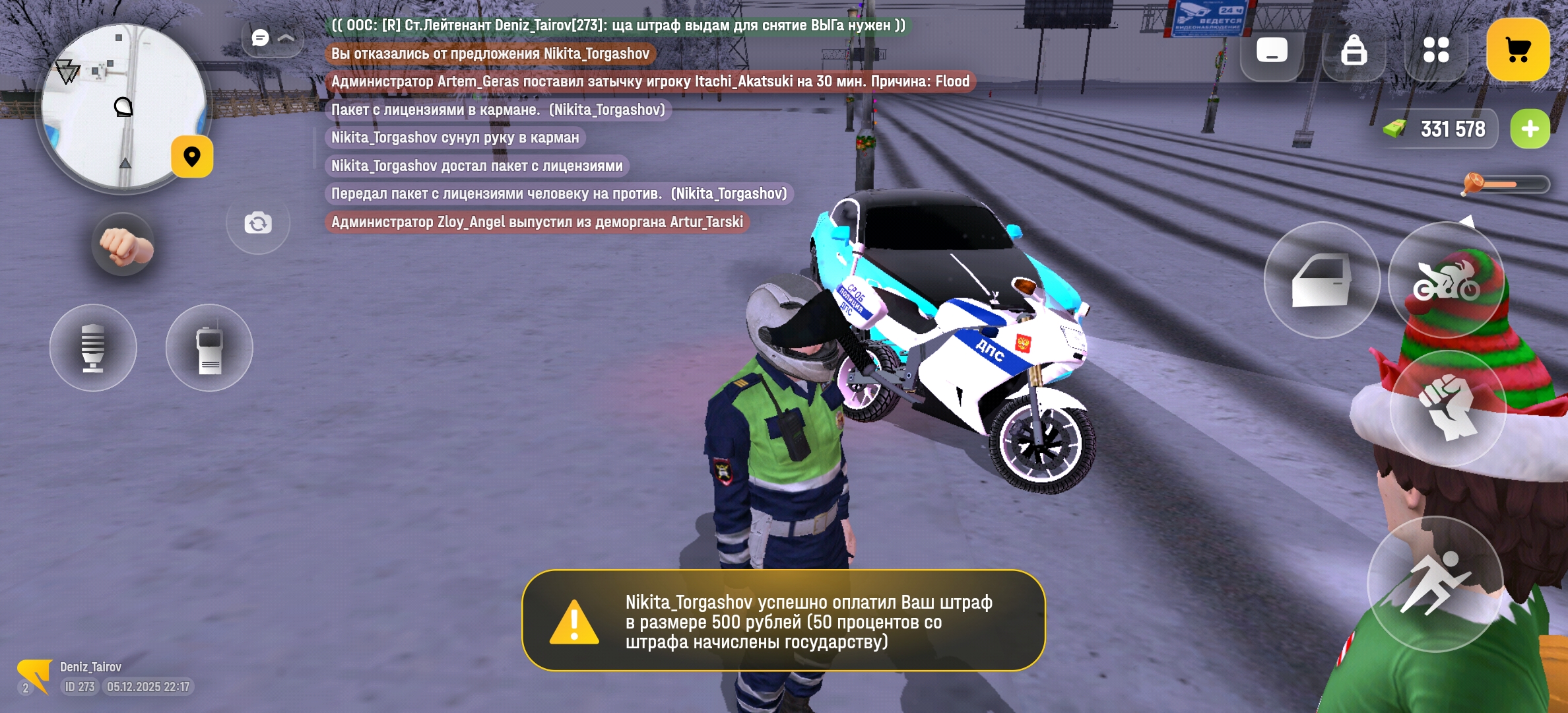Add money with the green plus button

1530,129
